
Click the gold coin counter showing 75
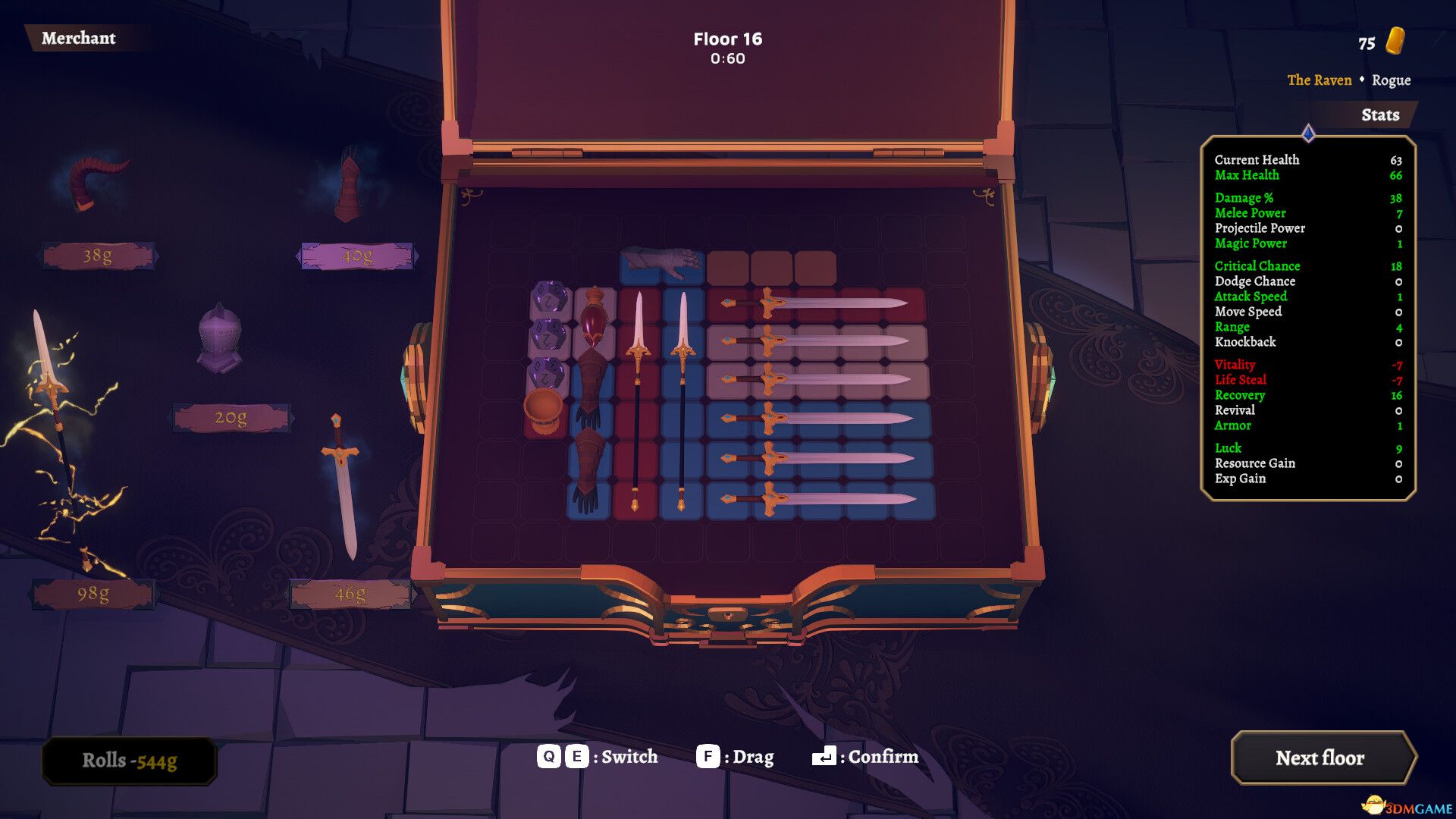[x=1380, y=43]
